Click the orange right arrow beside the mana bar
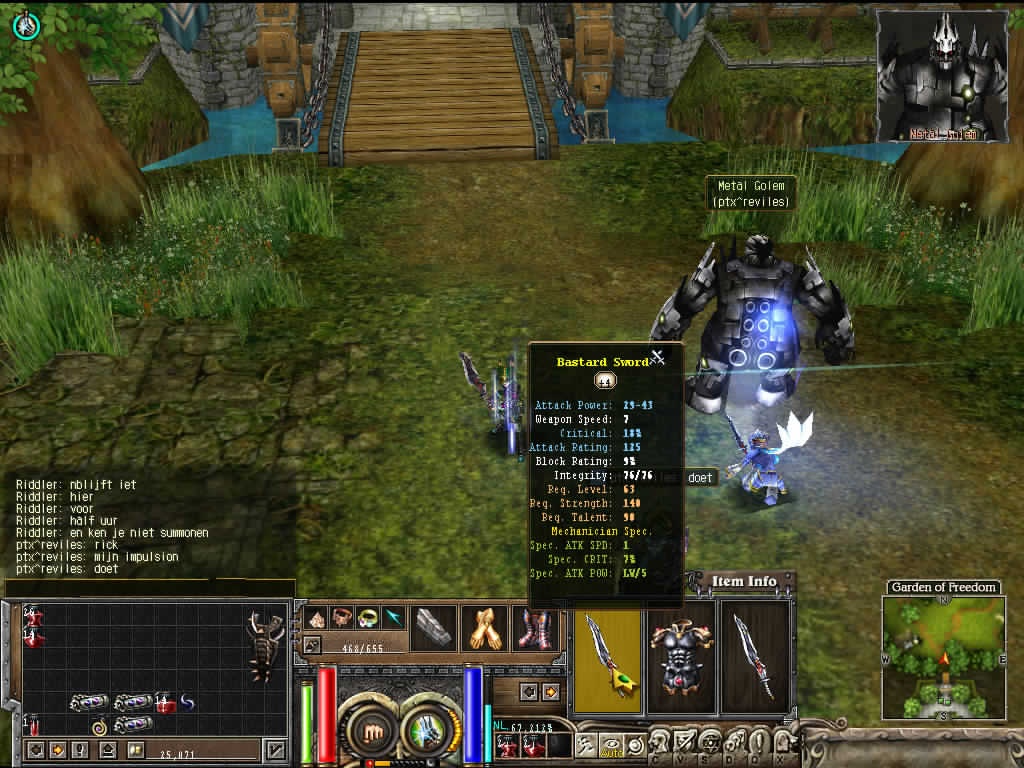This screenshot has height=768, width=1024. click(550, 692)
